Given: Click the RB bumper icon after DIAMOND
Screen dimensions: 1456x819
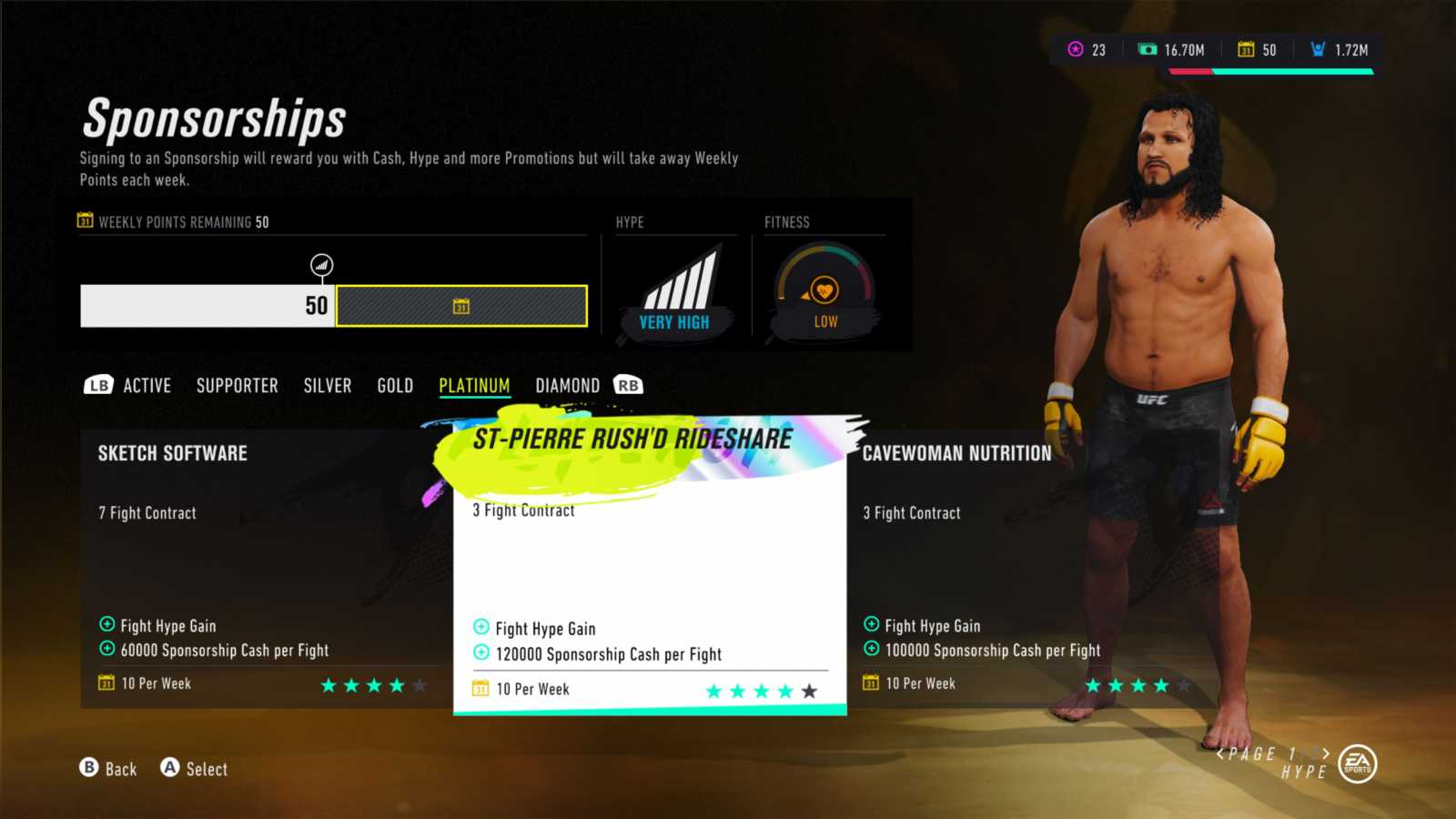Looking at the screenshot, I should pos(630,385).
